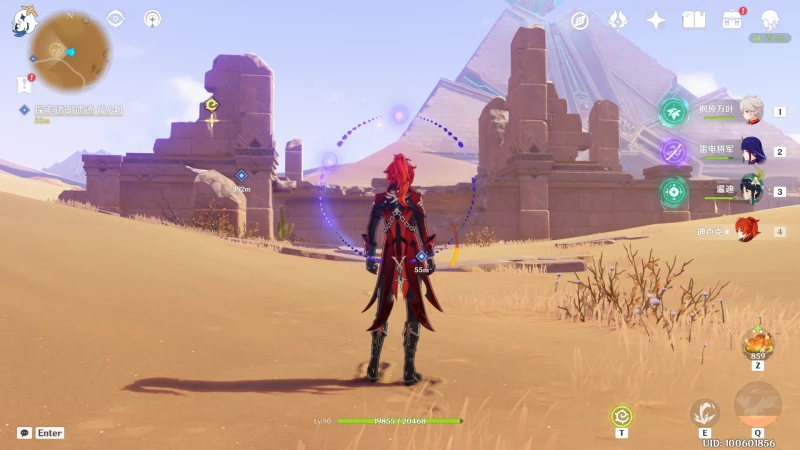Select the tracked quest objective text

(x=78, y=109)
